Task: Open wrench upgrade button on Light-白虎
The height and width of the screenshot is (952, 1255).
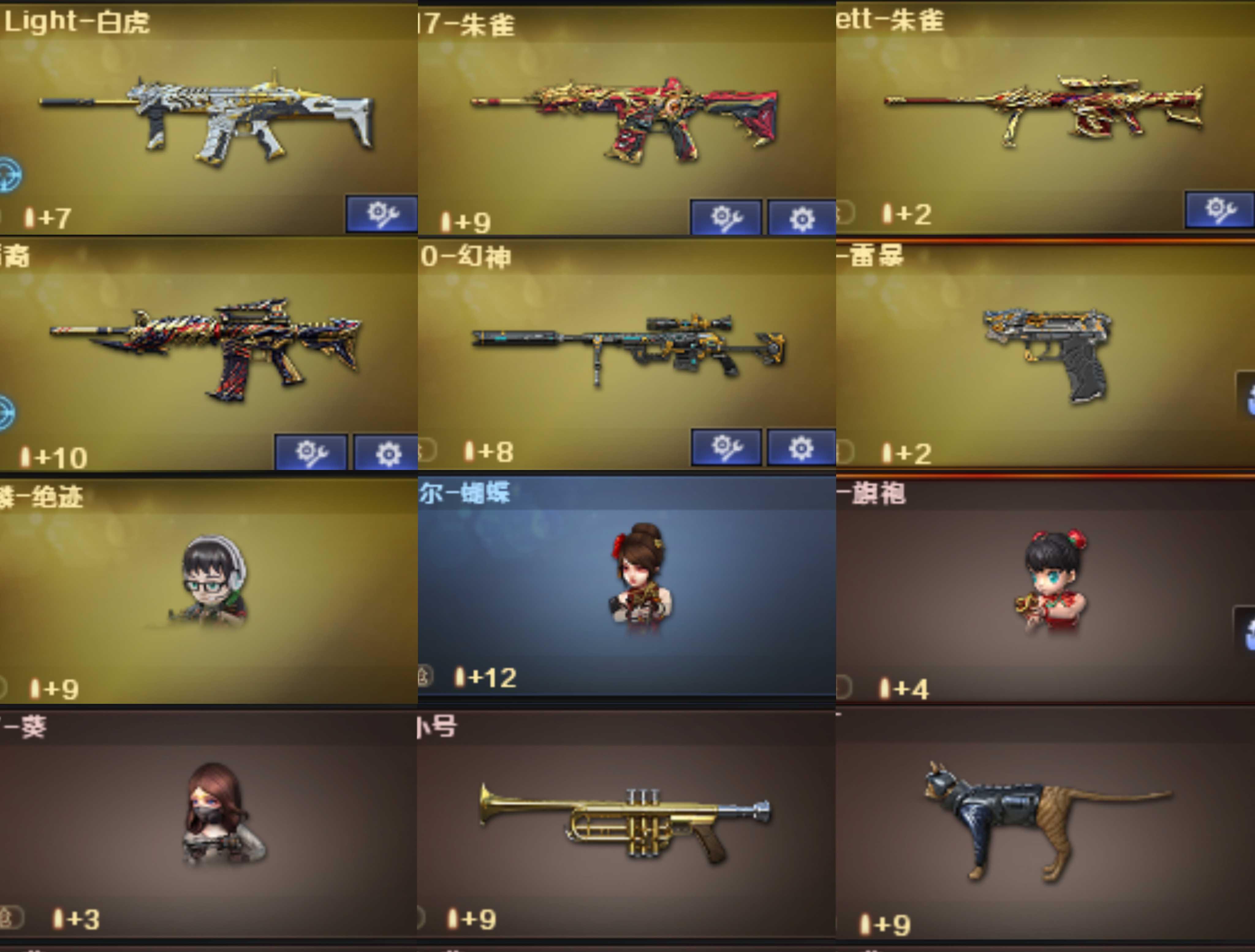Action: coord(382,214)
